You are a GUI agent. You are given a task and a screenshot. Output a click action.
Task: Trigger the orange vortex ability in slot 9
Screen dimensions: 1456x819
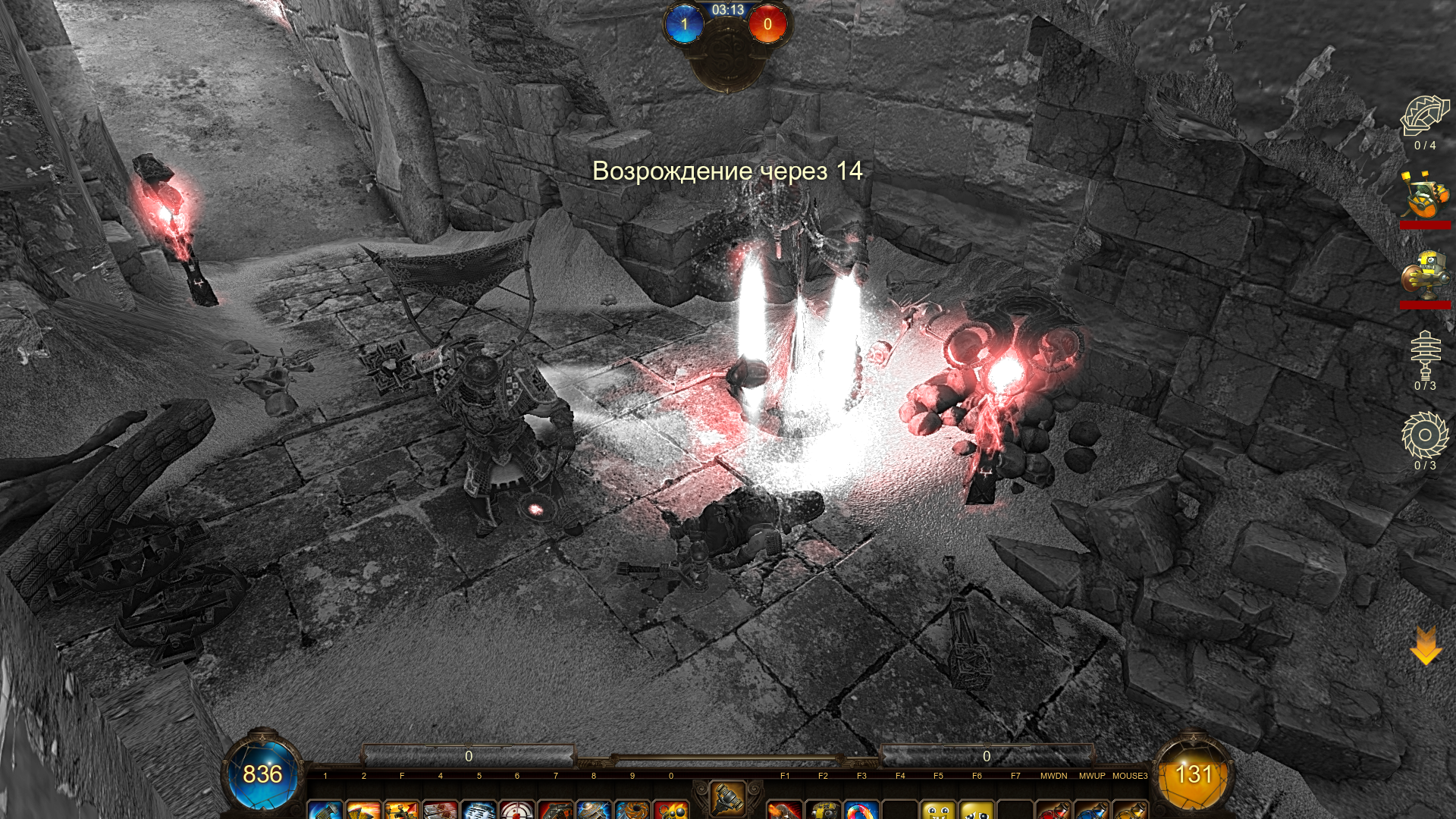click(632, 810)
